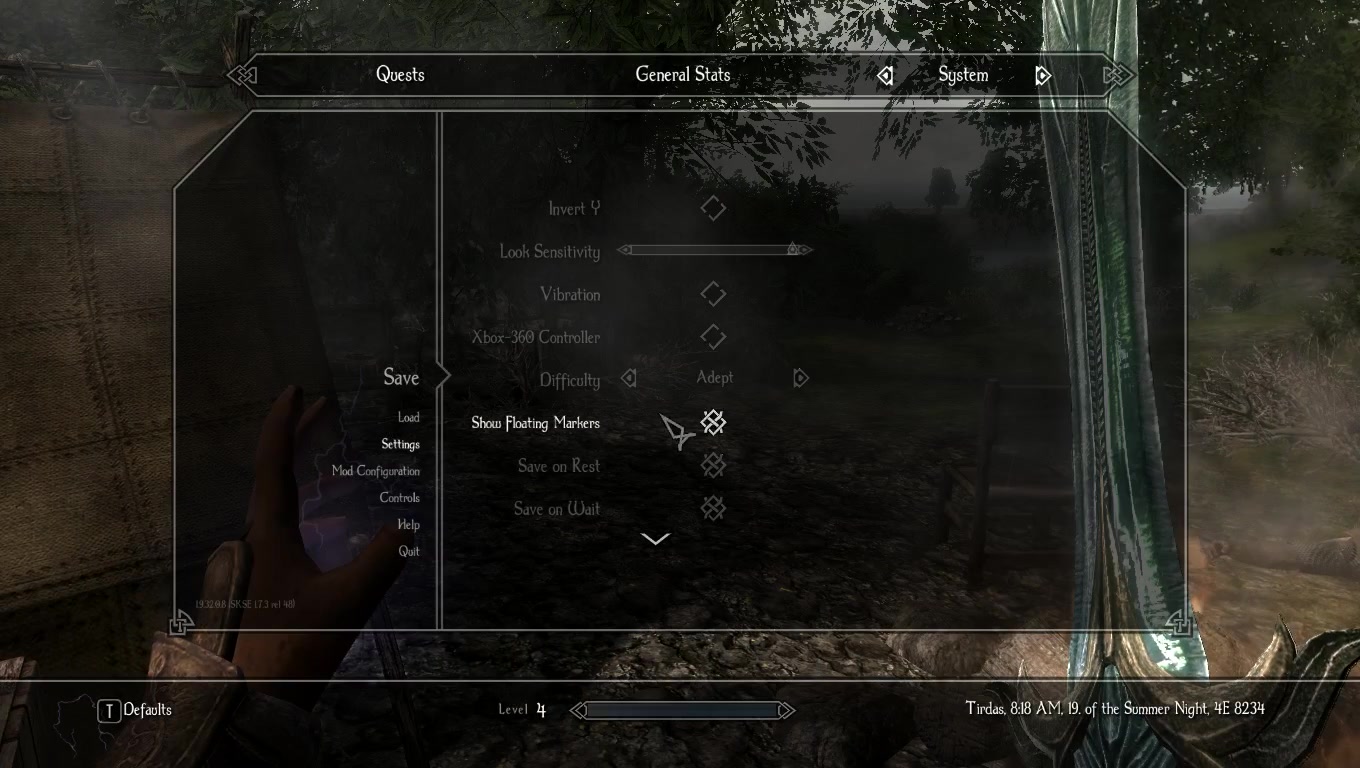Choose Save from the system menu
This screenshot has width=1360, height=768.
[401, 377]
